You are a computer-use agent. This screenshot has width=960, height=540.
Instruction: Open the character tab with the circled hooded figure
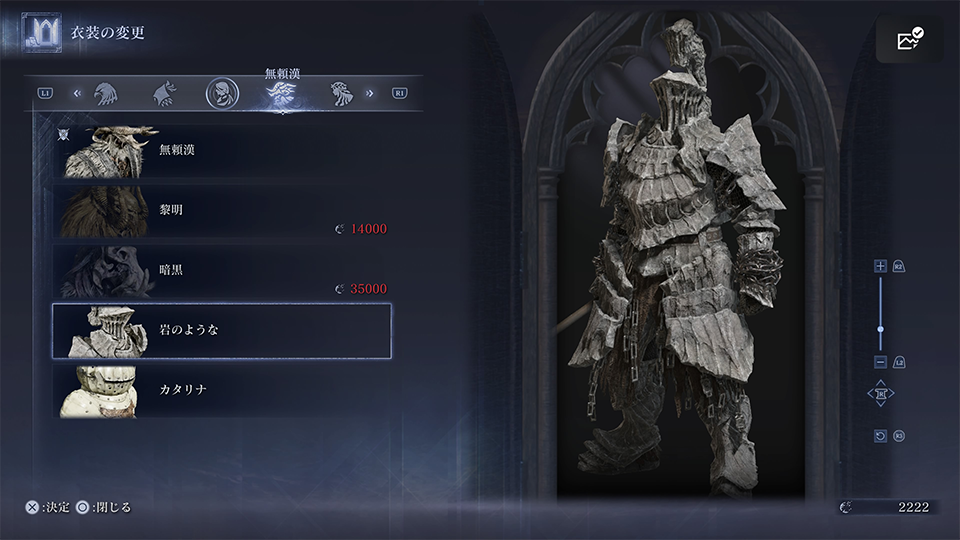[x=222, y=94]
